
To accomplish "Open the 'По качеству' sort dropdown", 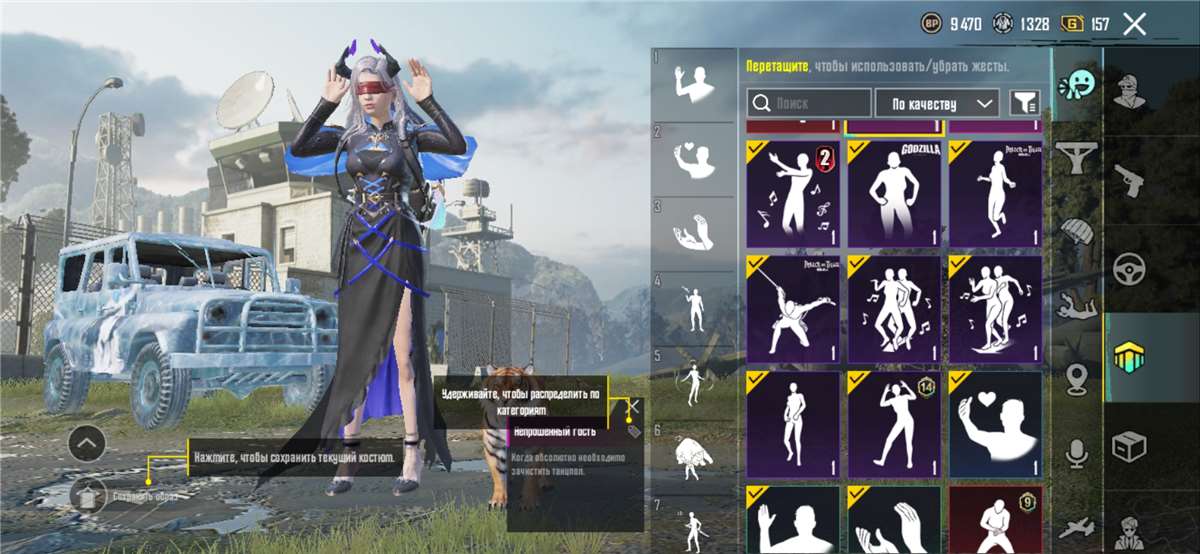I will [937, 103].
